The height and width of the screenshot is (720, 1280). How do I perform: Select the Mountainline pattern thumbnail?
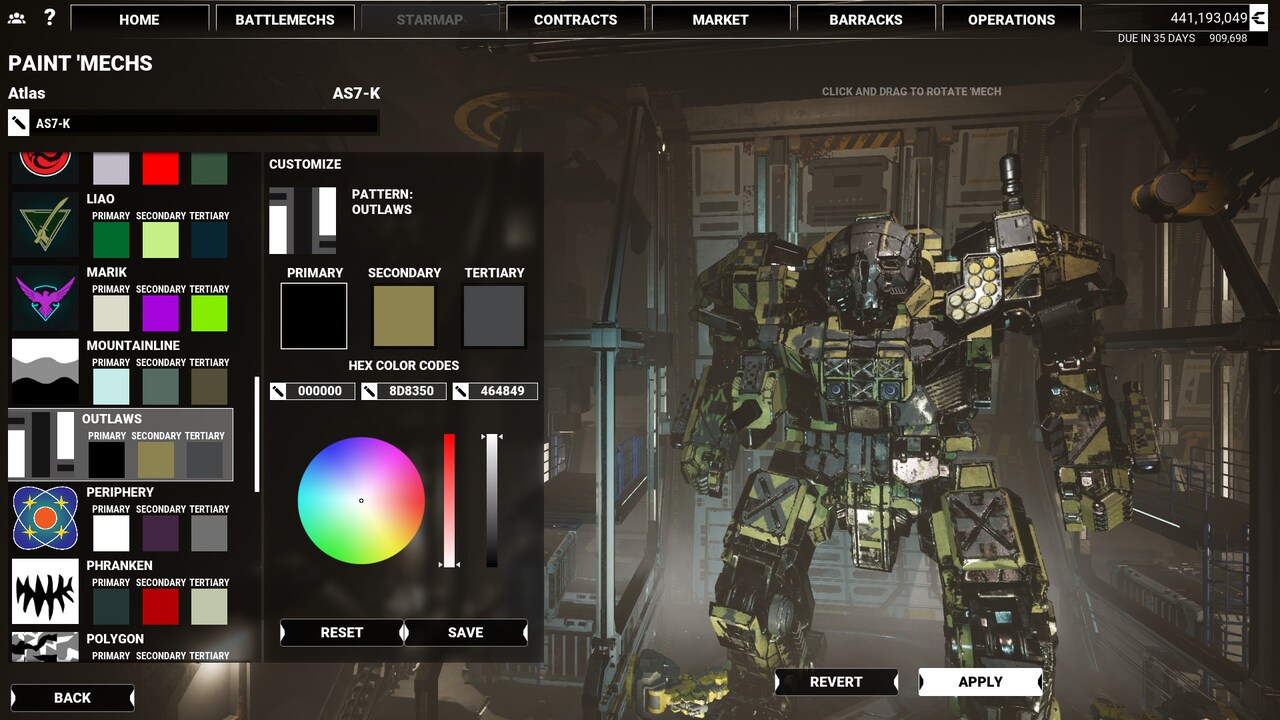[45, 371]
